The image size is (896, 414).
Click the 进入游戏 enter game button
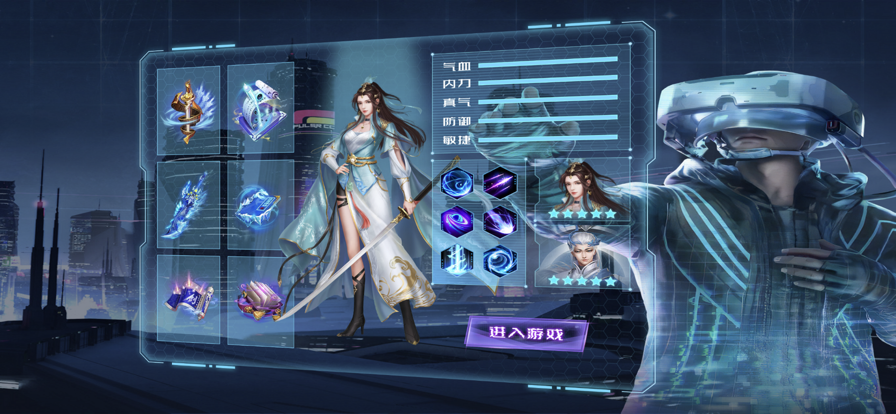coord(526,333)
